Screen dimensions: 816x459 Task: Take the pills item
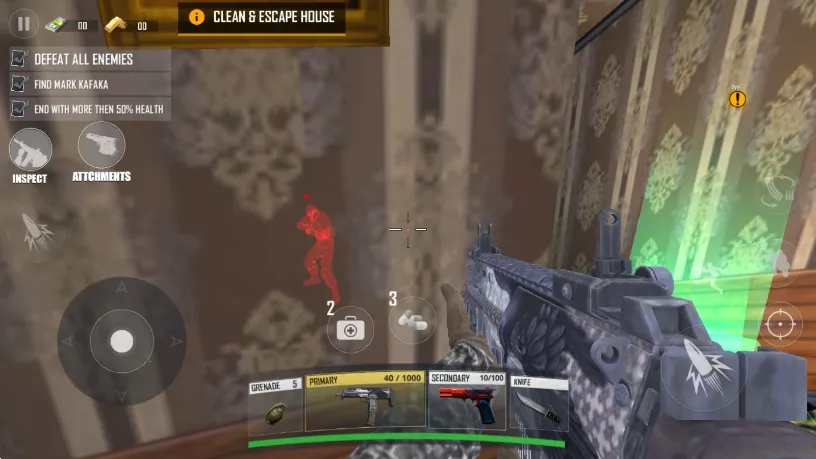click(412, 320)
